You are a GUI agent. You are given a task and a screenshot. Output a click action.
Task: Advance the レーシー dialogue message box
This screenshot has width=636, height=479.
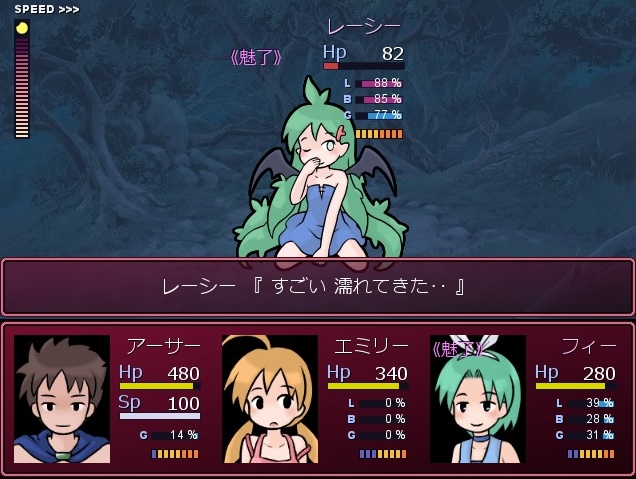[317, 287]
